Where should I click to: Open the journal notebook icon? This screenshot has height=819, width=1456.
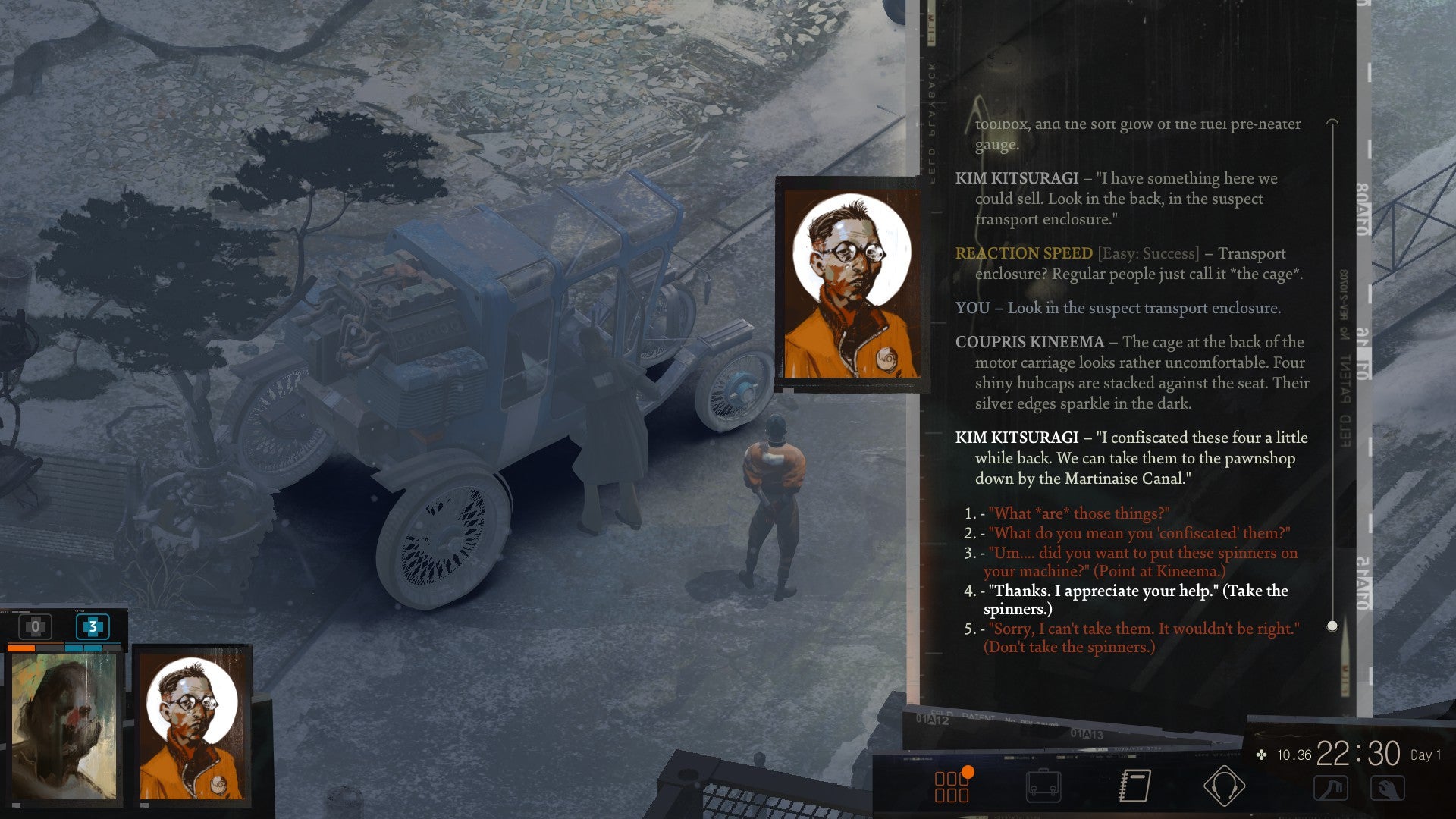pos(1134,786)
